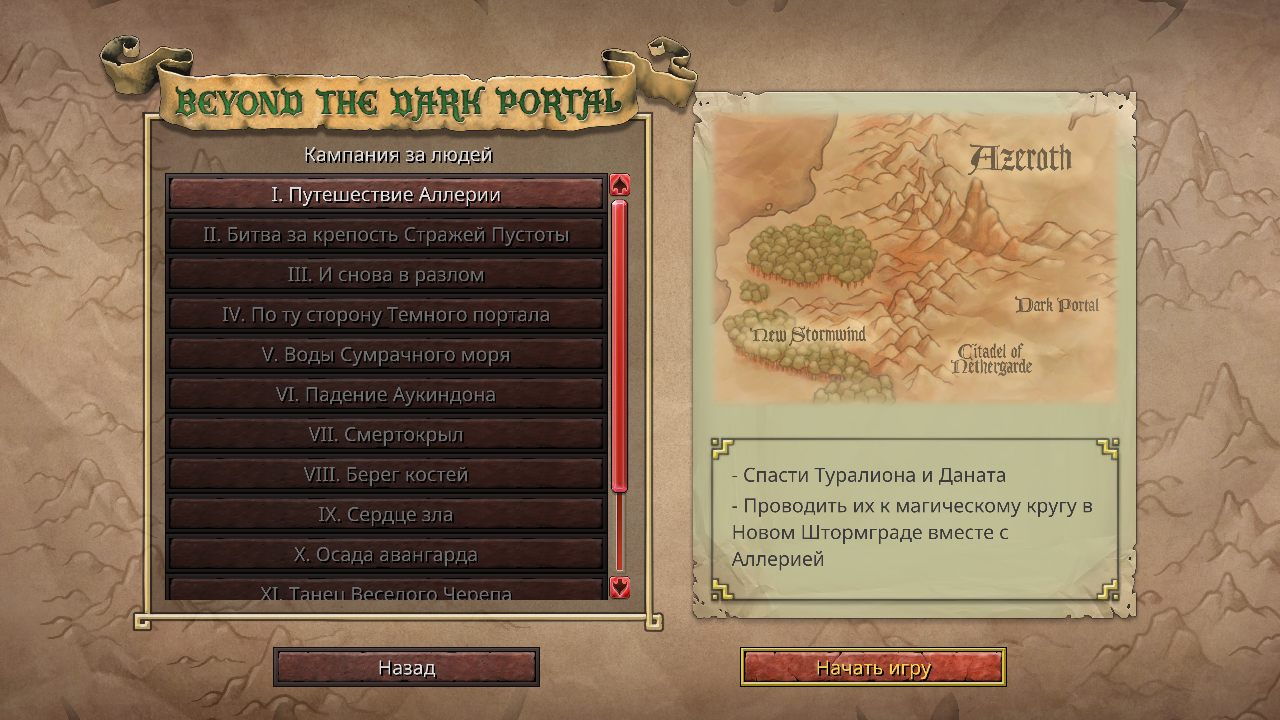The height and width of the screenshot is (720, 1280).
Task: Select mission XI. Танец Веселого Черепа
Action: click(385, 591)
